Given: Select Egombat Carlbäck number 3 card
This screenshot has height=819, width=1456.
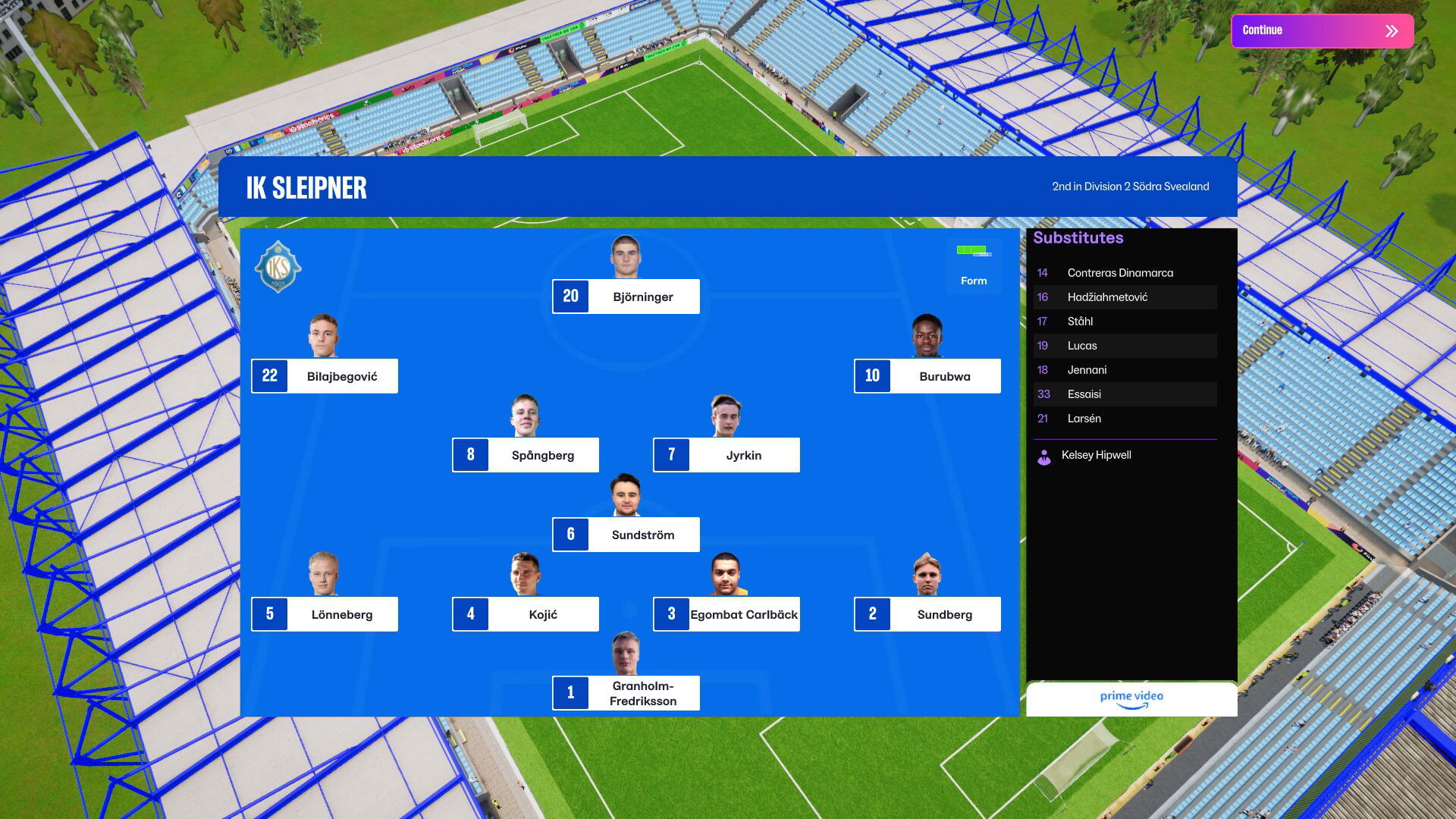Looking at the screenshot, I should [726, 614].
